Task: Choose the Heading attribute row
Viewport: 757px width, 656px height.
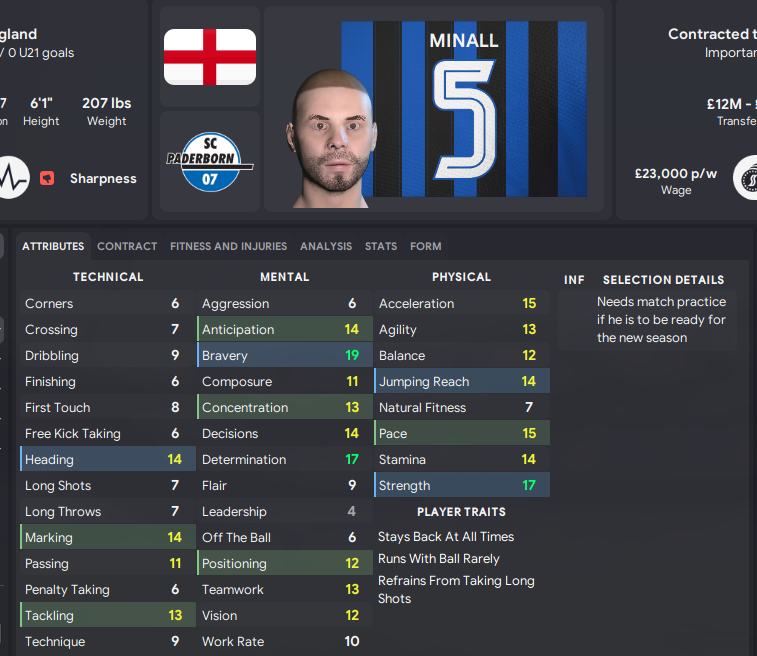Action: pos(106,460)
